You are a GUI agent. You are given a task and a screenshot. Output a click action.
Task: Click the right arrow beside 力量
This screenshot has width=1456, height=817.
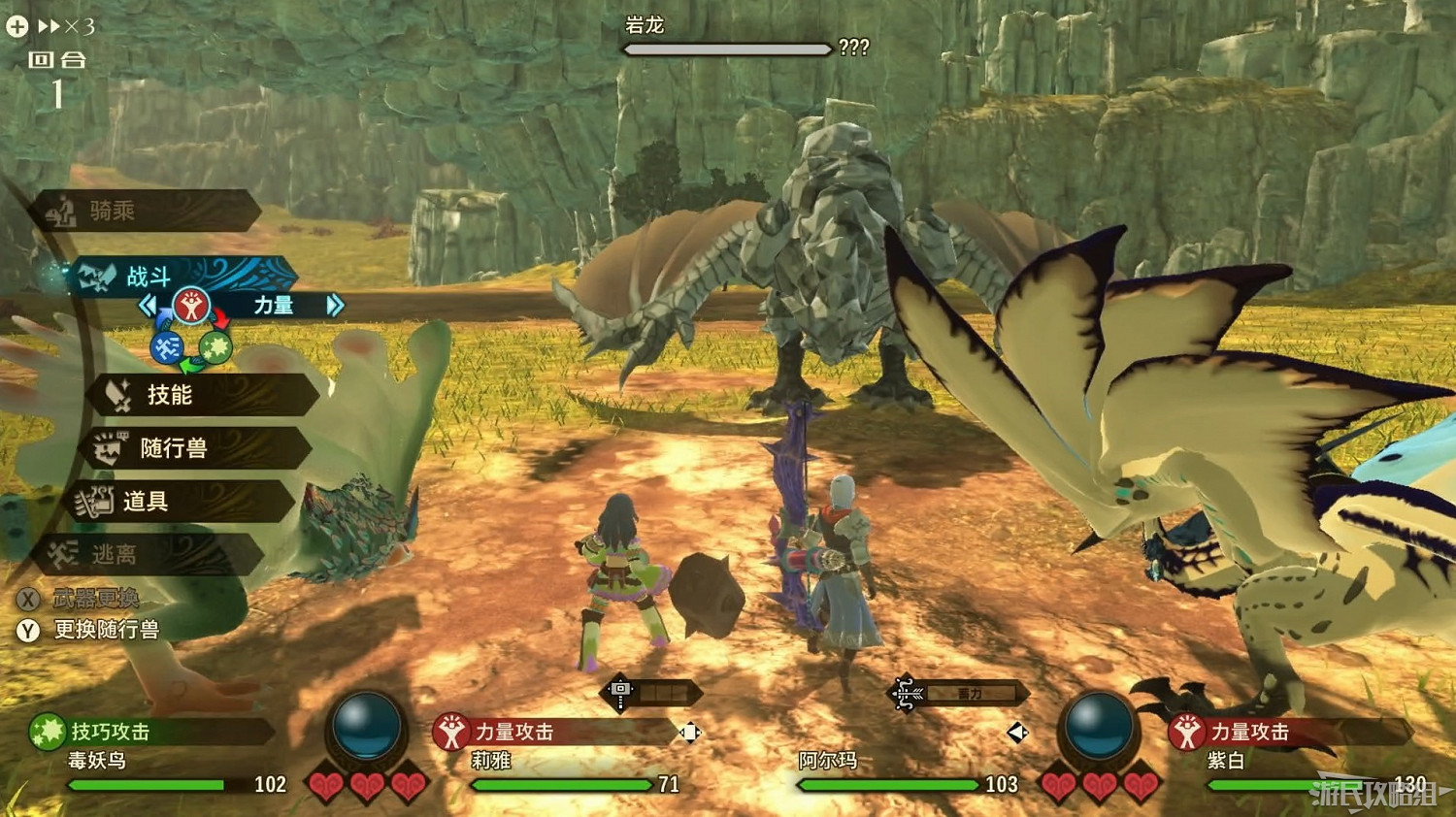click(336, 305)
